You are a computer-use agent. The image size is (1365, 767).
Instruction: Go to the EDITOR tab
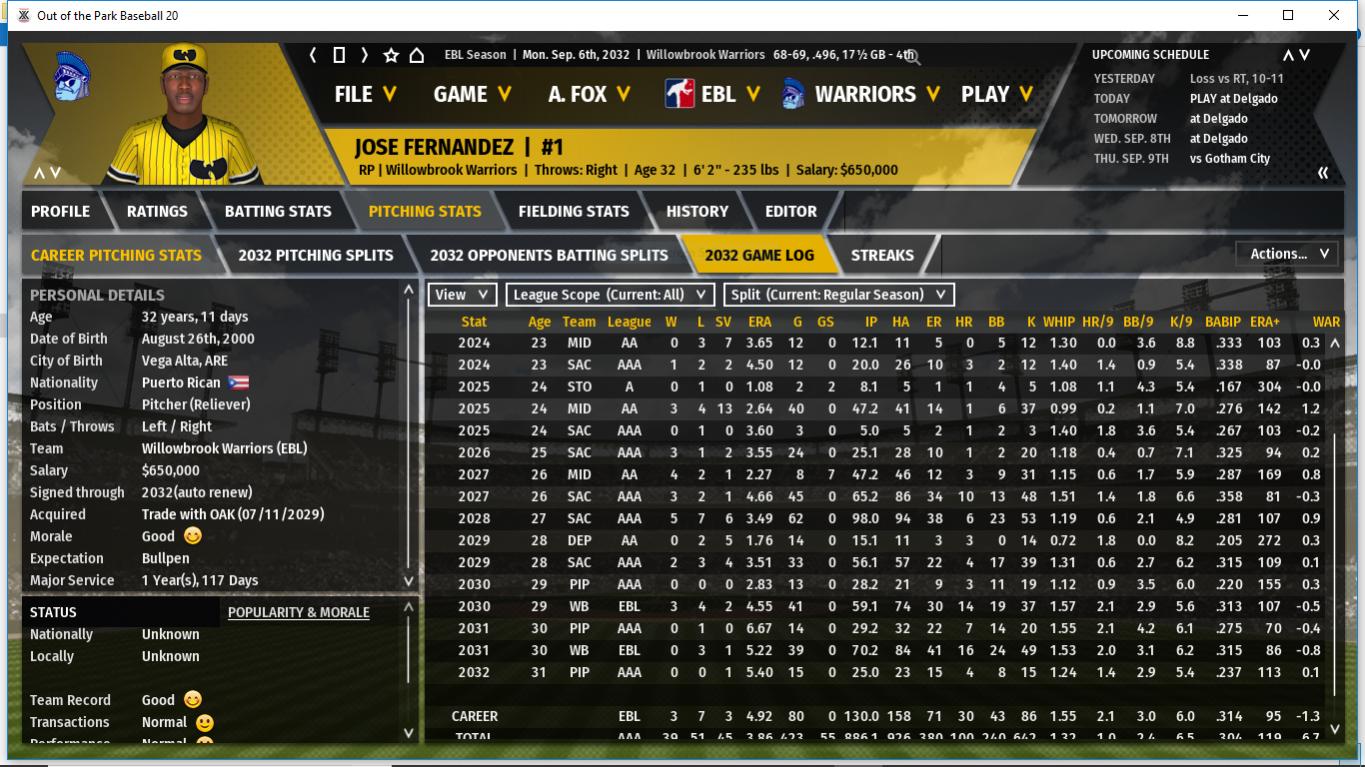point(791,211)
